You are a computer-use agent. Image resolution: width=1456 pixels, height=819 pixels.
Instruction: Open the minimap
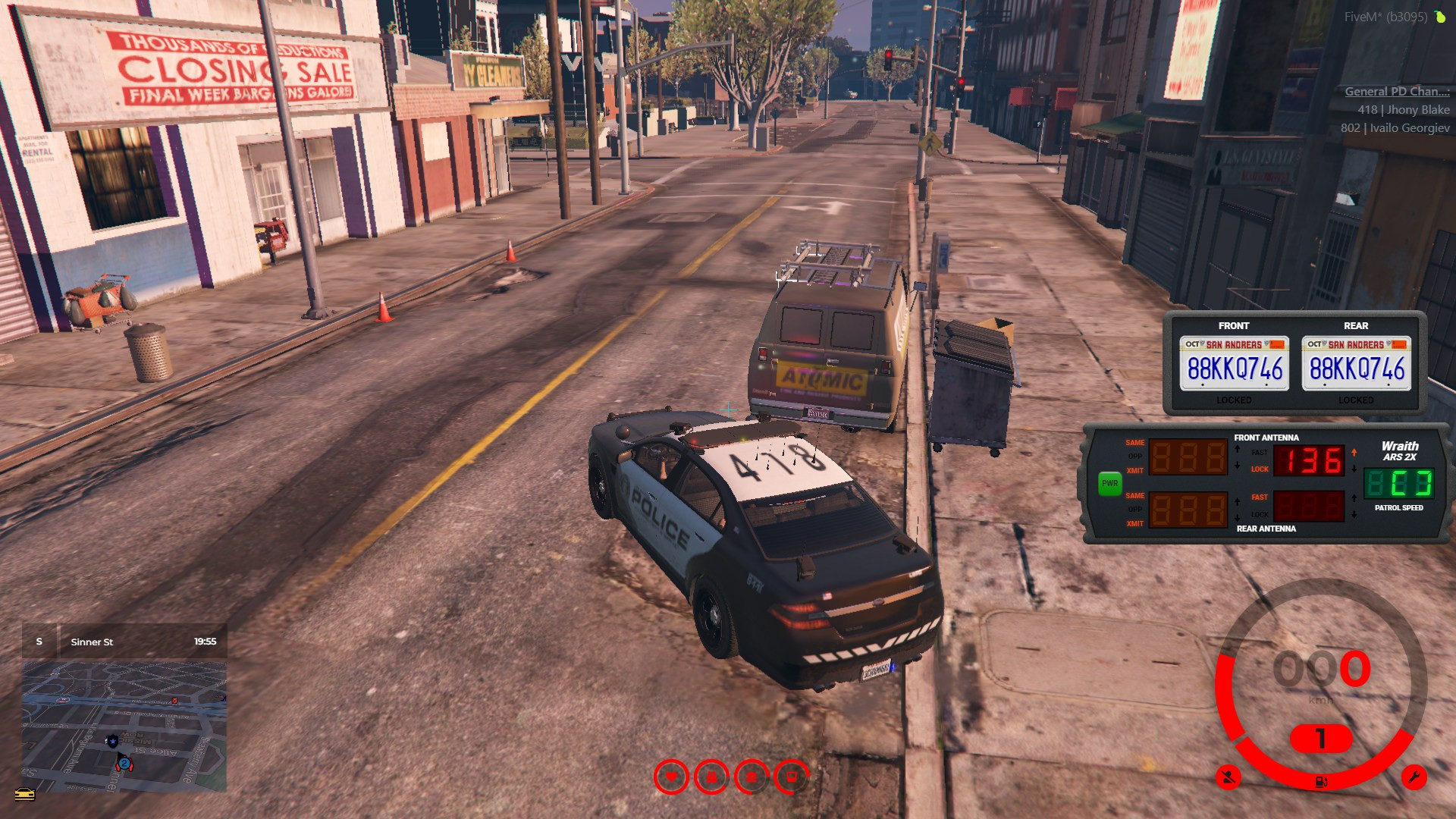click(124, 726)
